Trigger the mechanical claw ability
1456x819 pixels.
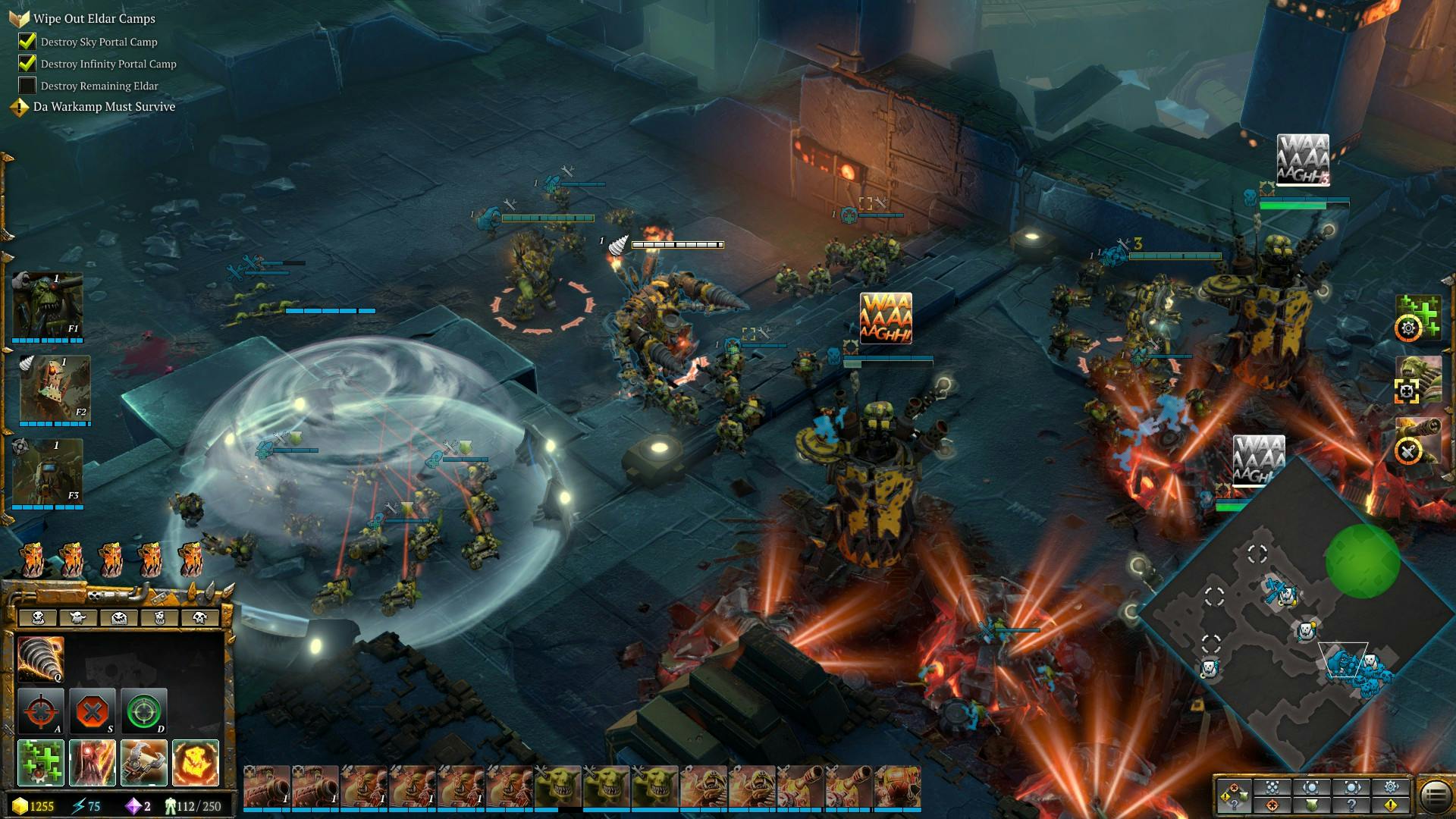pyautogui.click(x=143, y=762)
